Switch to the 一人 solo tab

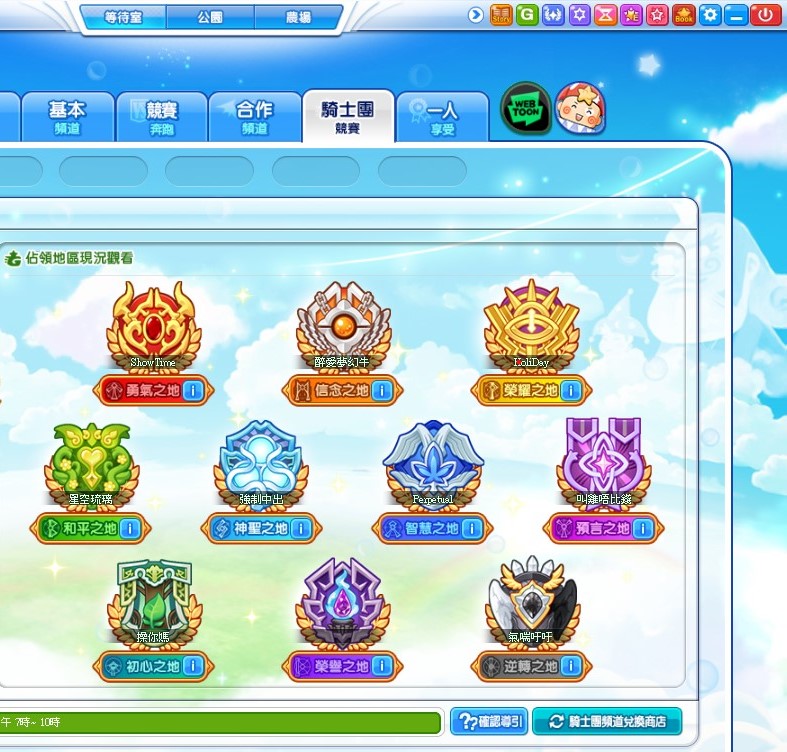[x=442, y=118]
